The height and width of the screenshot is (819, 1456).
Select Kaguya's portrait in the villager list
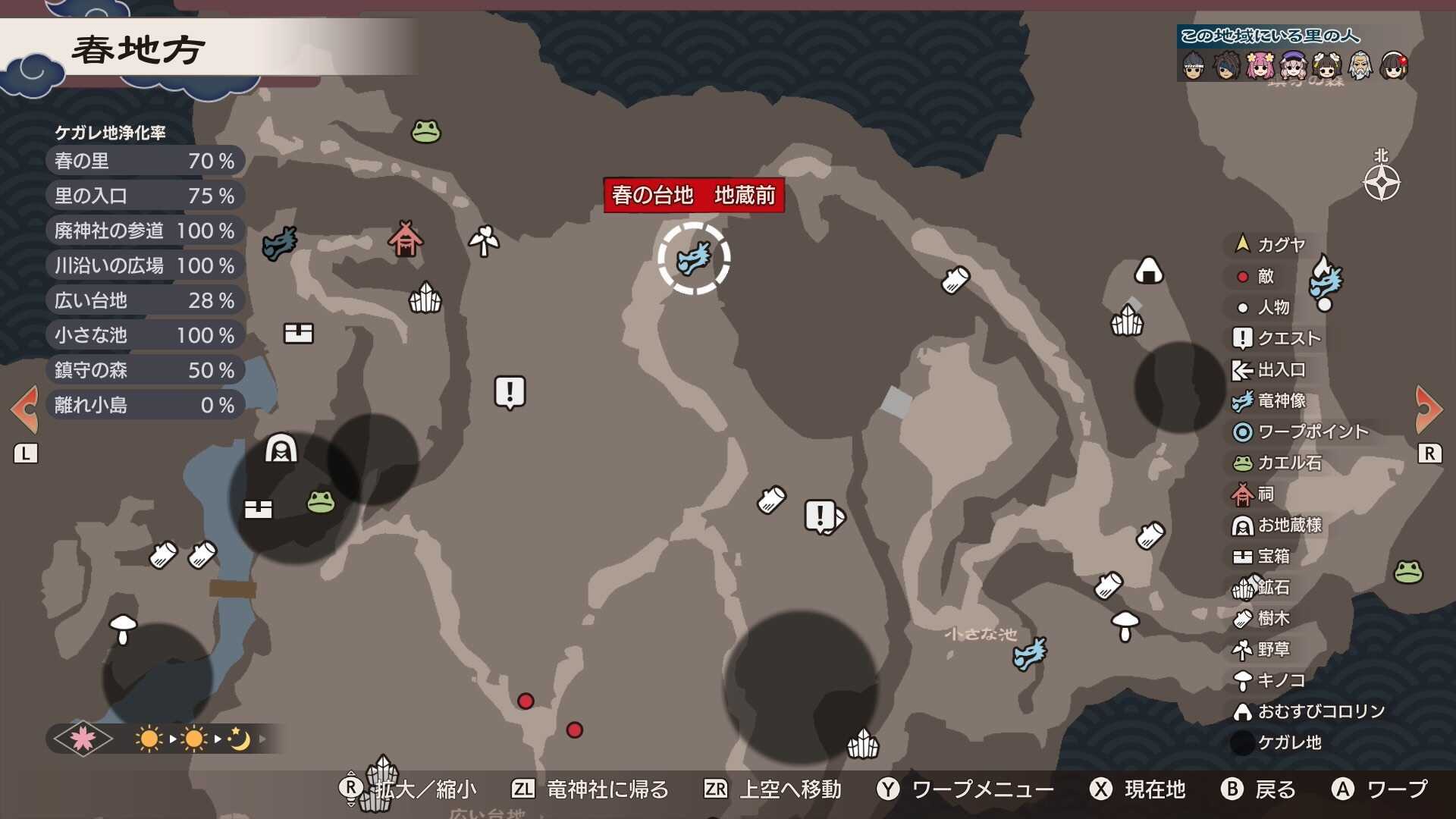1194,67
